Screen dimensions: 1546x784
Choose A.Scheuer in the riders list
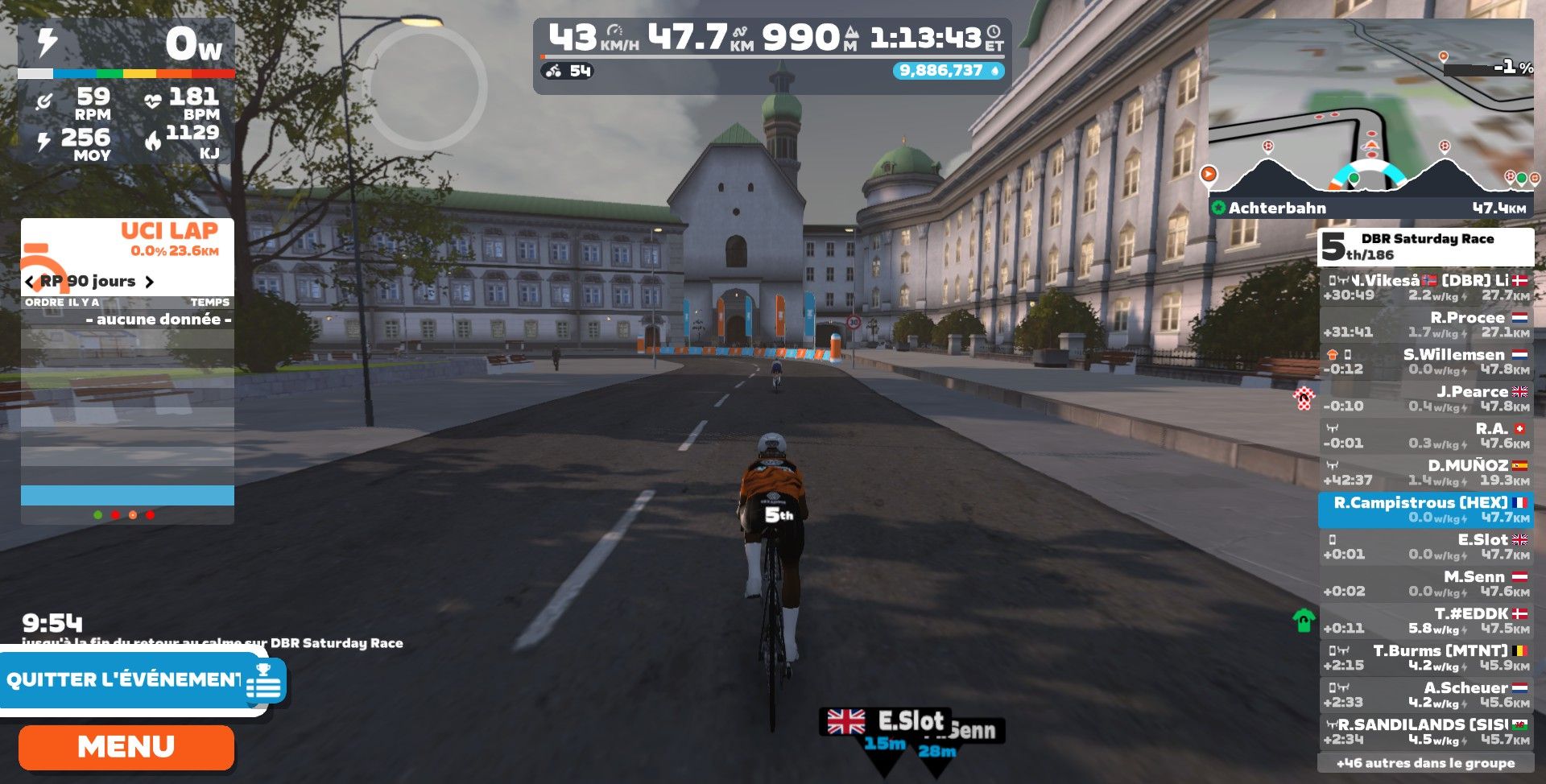(1425, 695)
